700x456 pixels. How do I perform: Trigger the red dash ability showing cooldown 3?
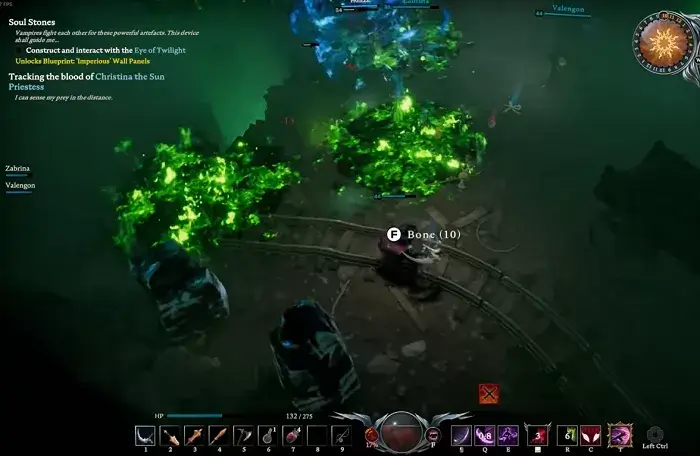[x=537, y=434]
